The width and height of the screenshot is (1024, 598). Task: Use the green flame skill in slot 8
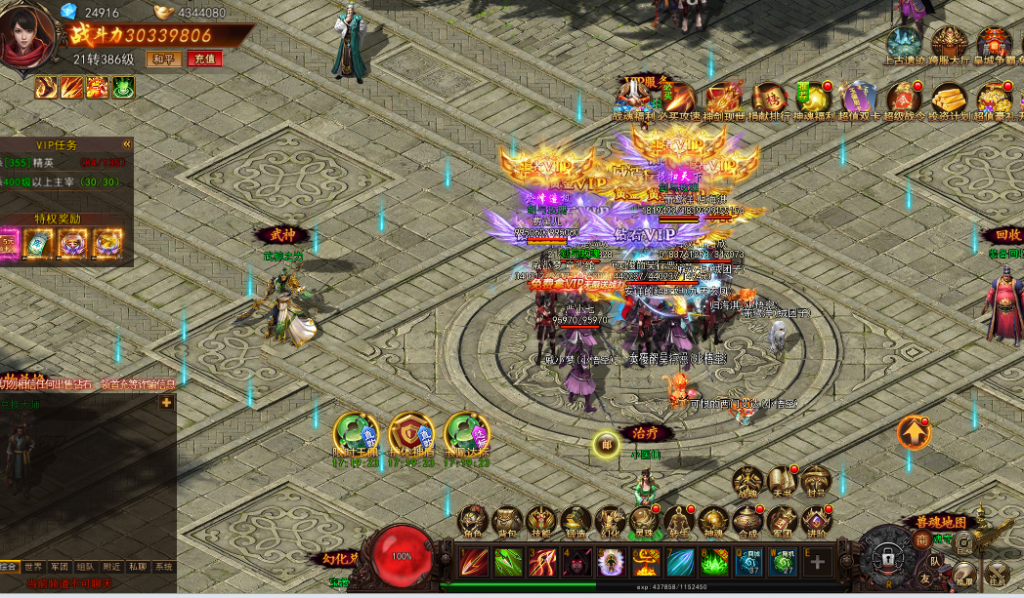click(x=714, y=562)
